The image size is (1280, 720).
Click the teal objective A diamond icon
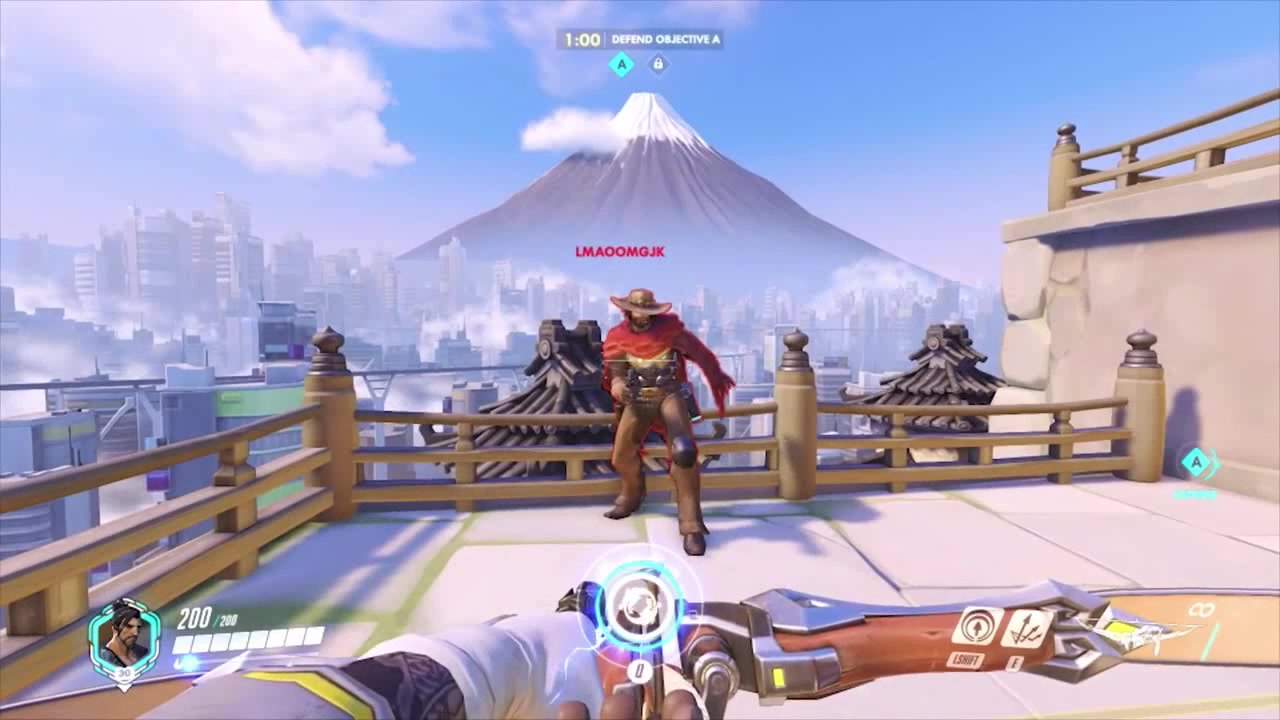[620, 63]
